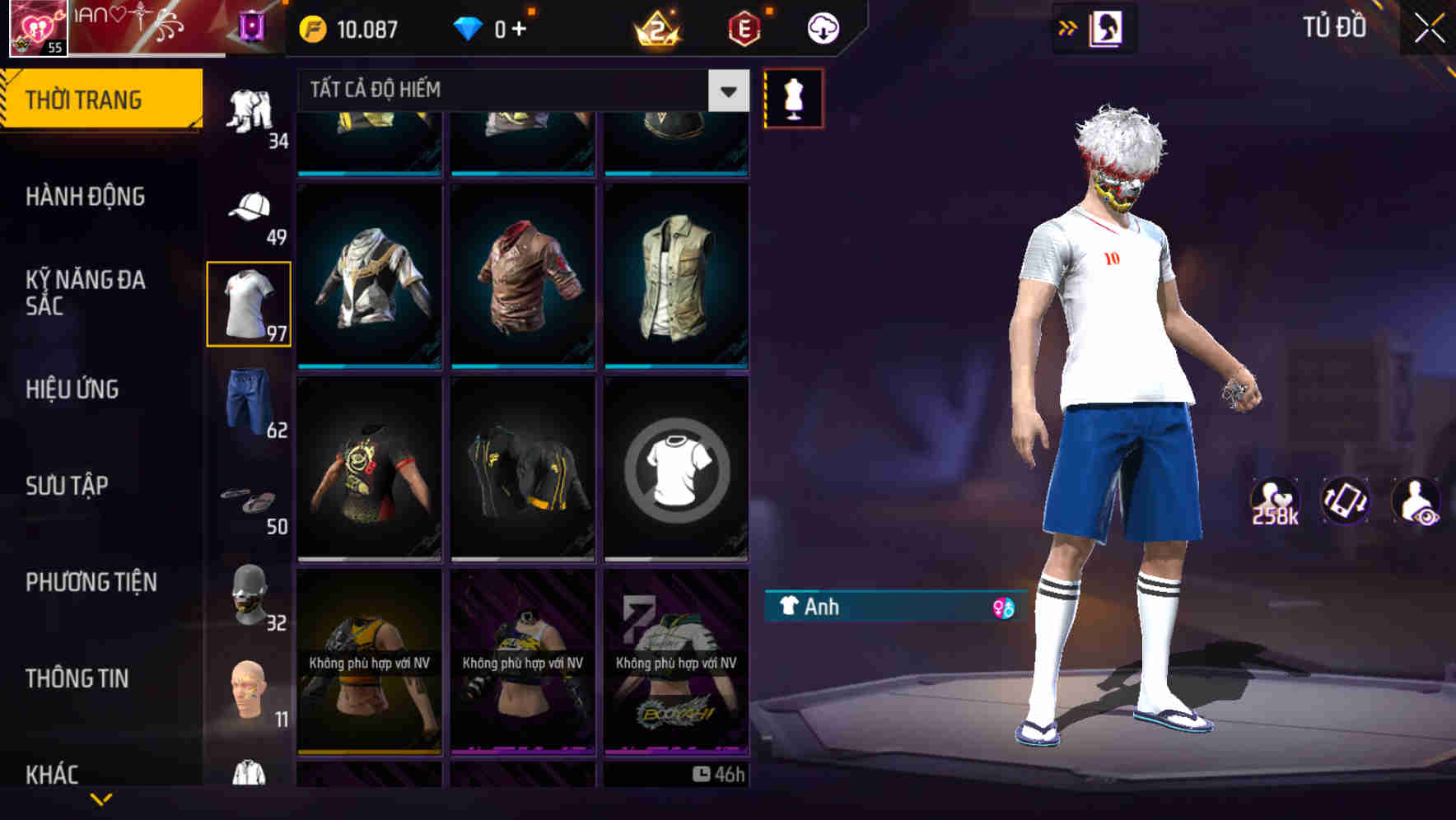Open the cloud download icon in top bar
This screenshot has width=1456, height=820.
coord(823,27)
